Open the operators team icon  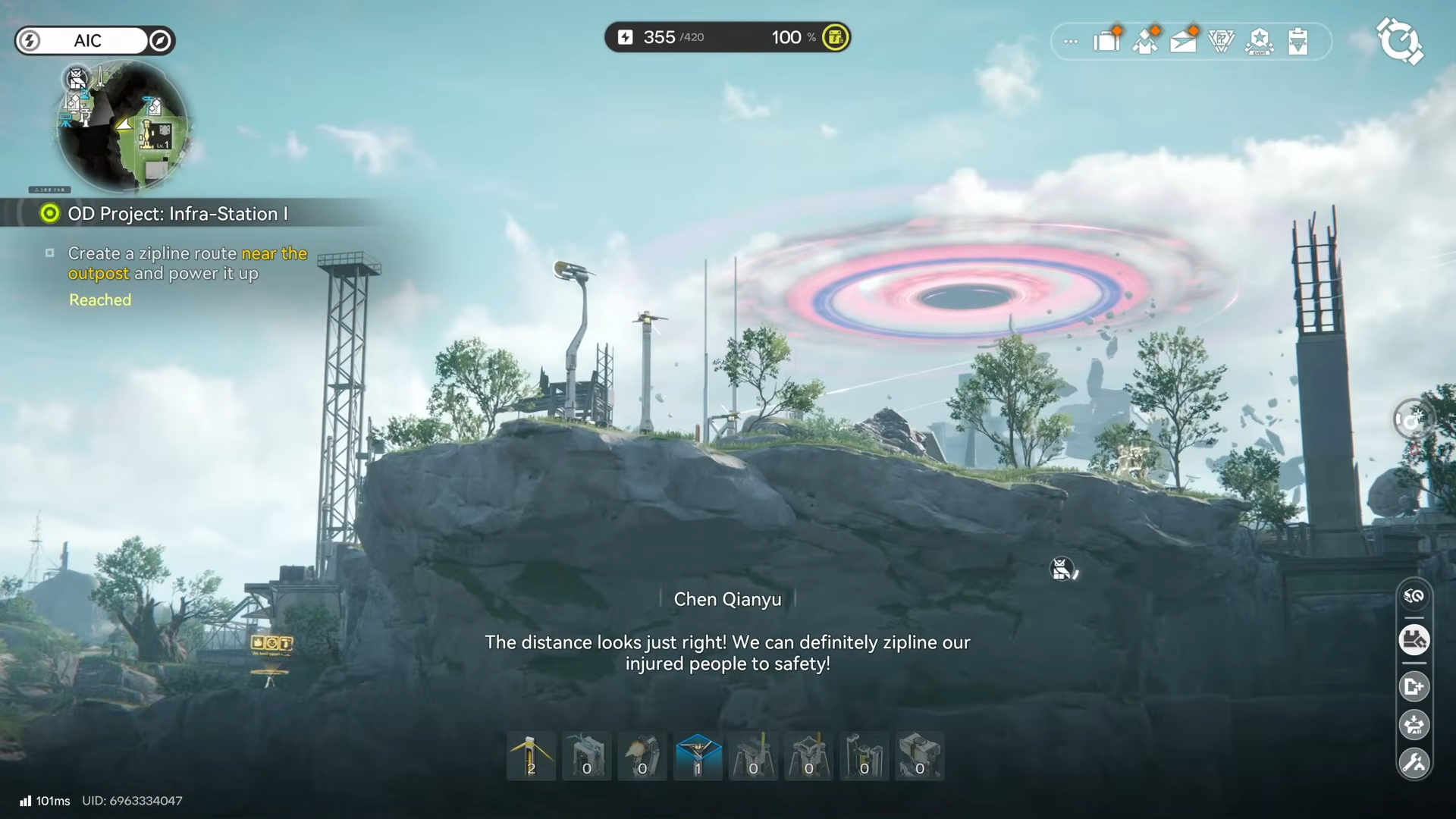coord(1145,41)
